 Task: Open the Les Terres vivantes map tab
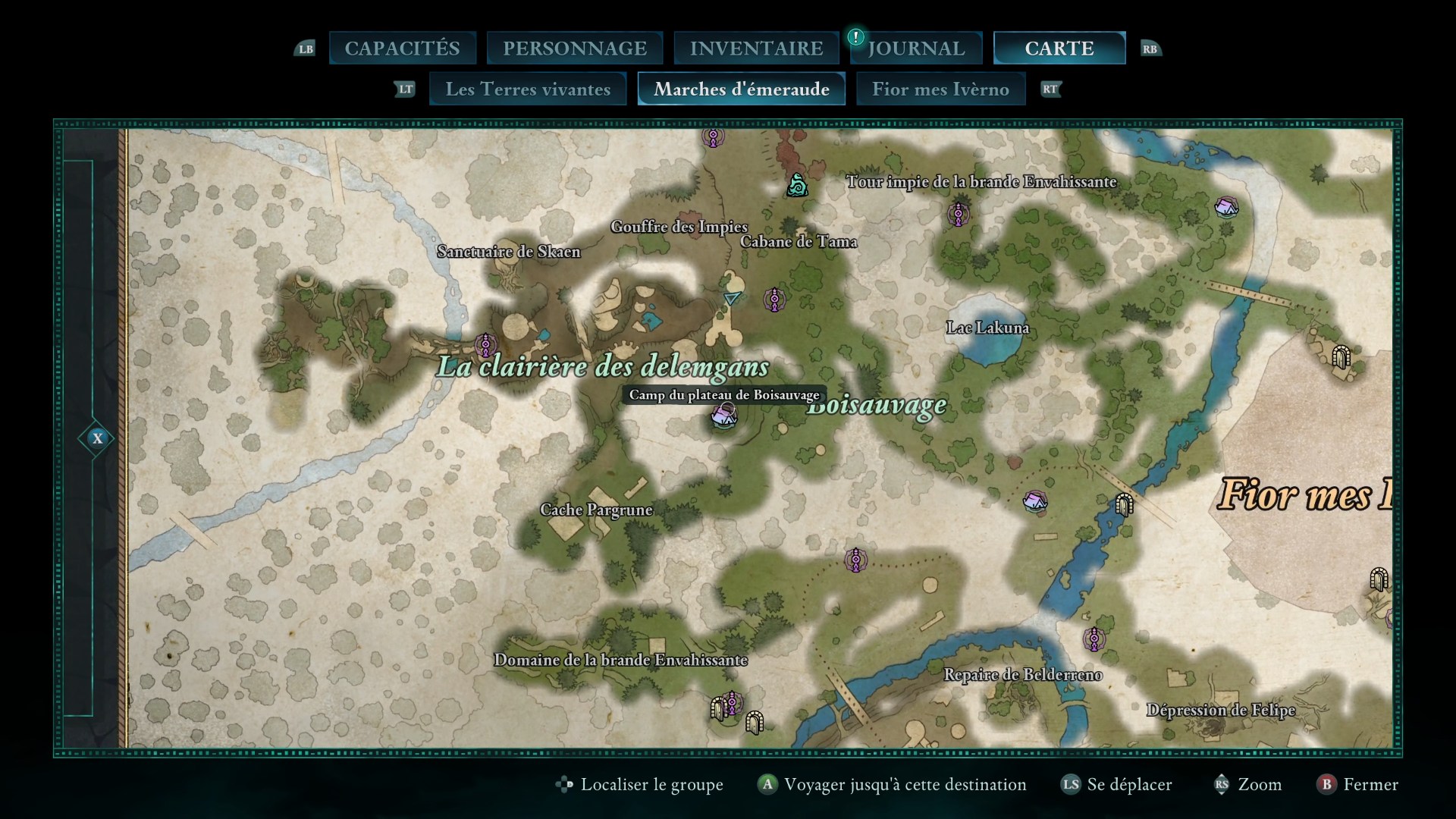click(x=529, y=89)
